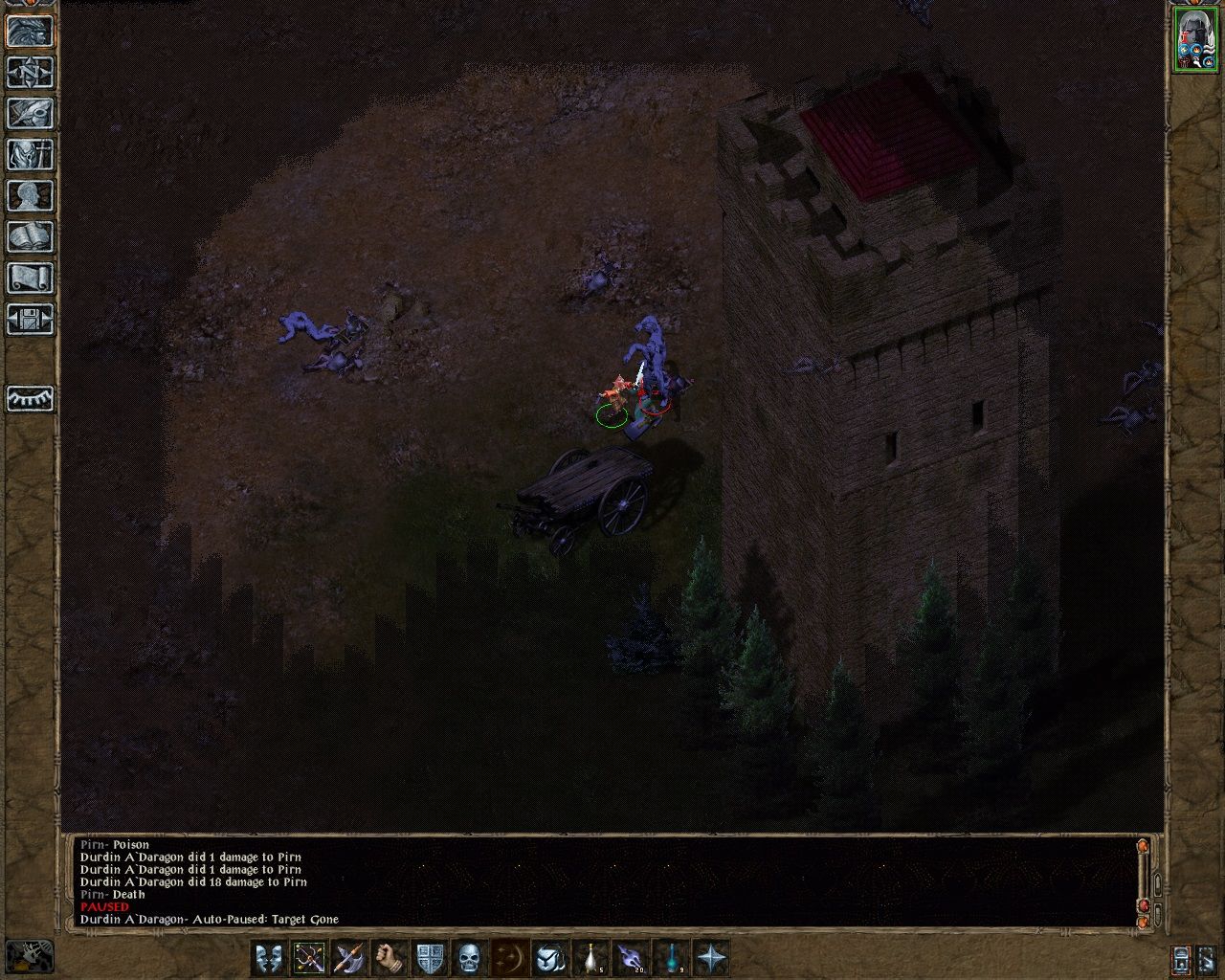
Task: Use the white potion quick item
Action: (x=590, y=955)
